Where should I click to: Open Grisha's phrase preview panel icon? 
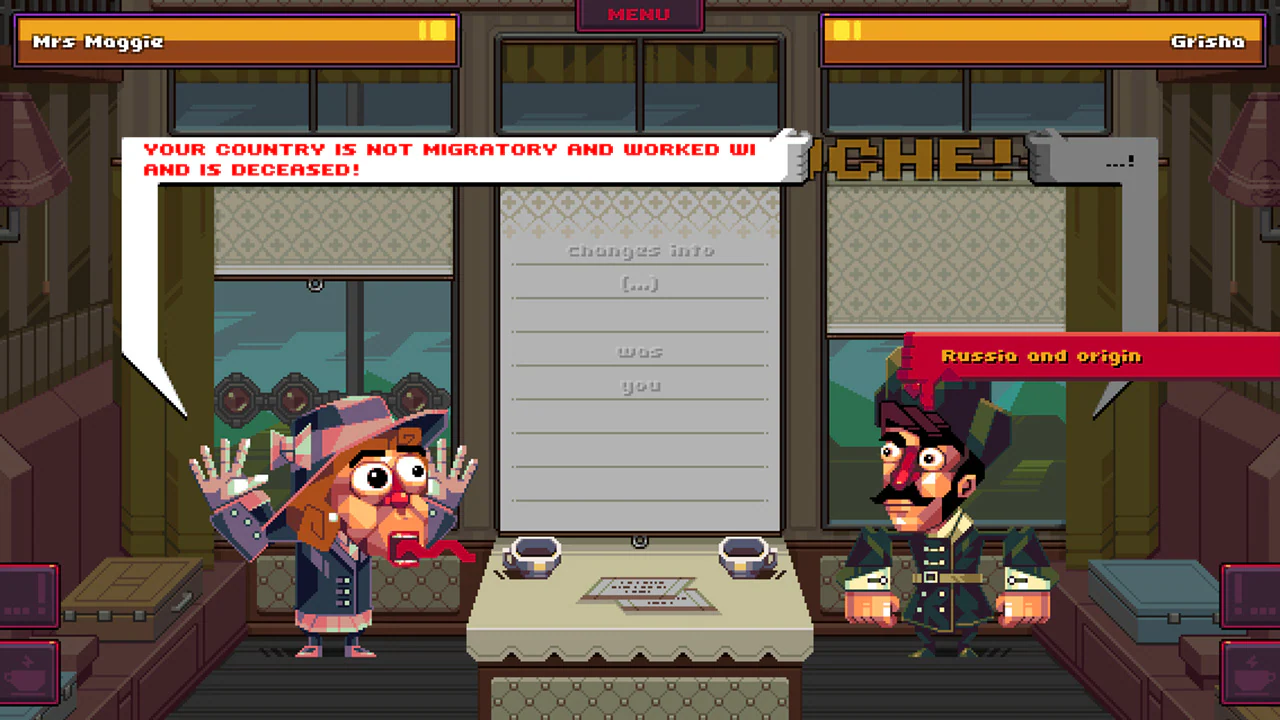[x=1252, y=595]
